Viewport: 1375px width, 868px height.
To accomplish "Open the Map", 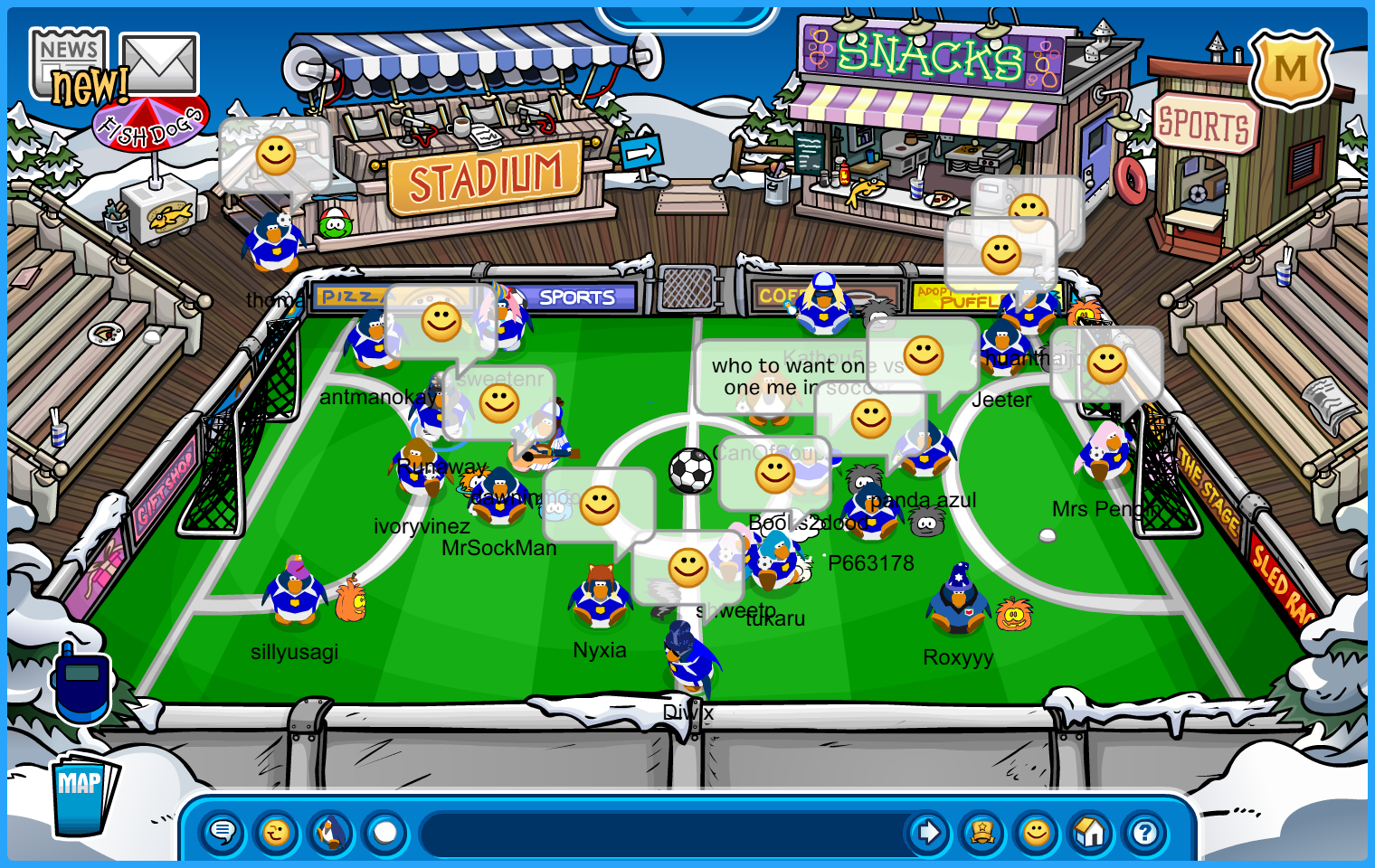I will [x=83, y=793].
